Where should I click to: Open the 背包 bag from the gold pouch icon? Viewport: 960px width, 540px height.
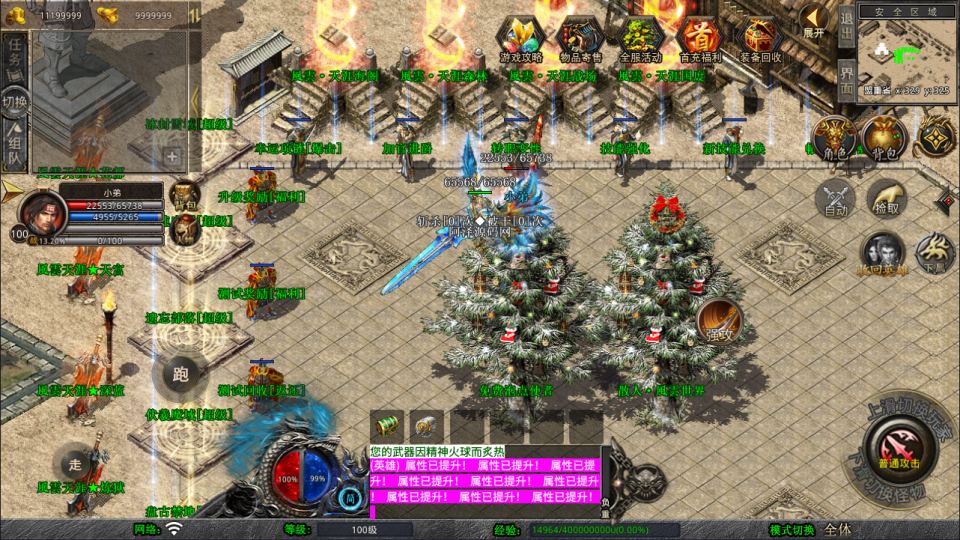(x=883, y=139)
